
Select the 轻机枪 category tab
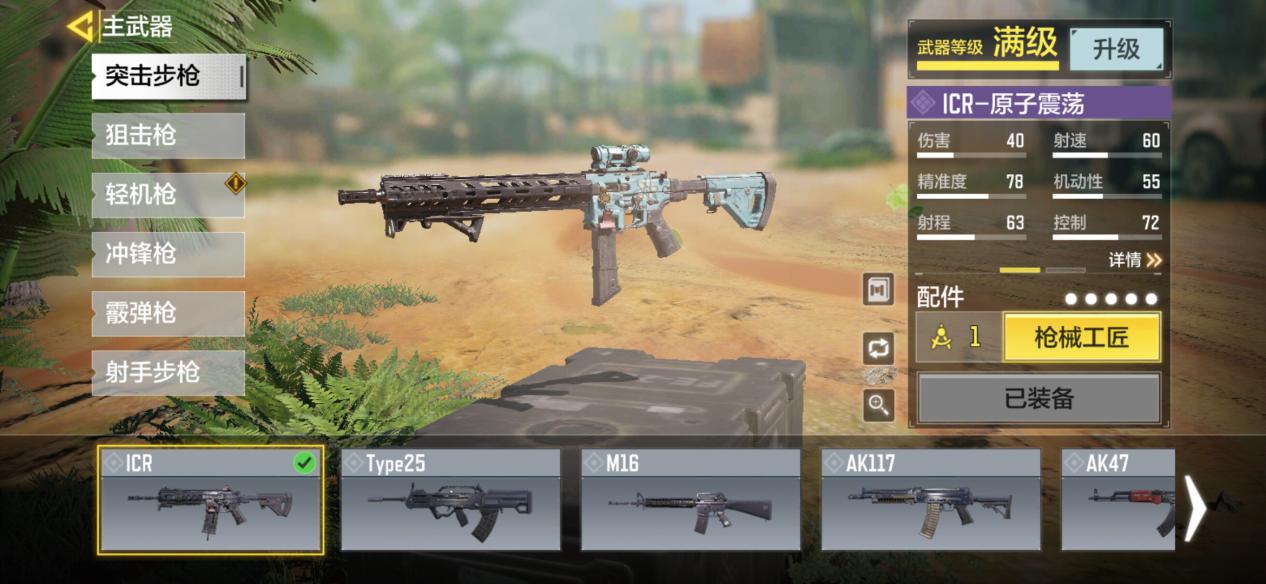tap(168, 194)
